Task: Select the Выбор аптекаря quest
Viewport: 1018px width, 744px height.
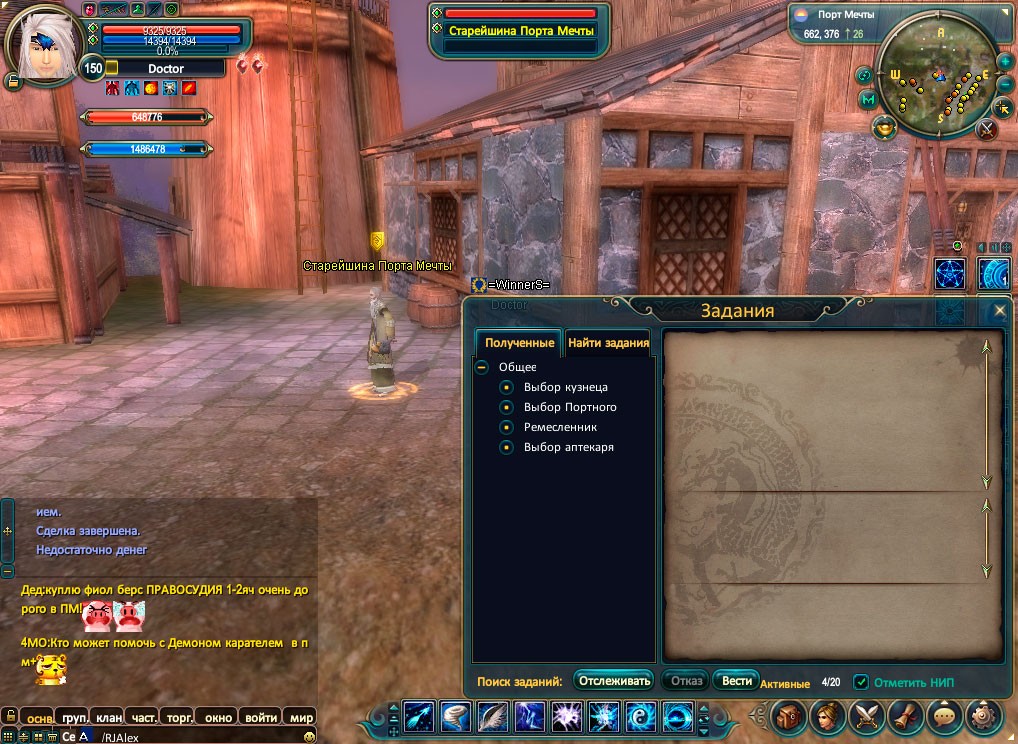Action: coord(568,447)
